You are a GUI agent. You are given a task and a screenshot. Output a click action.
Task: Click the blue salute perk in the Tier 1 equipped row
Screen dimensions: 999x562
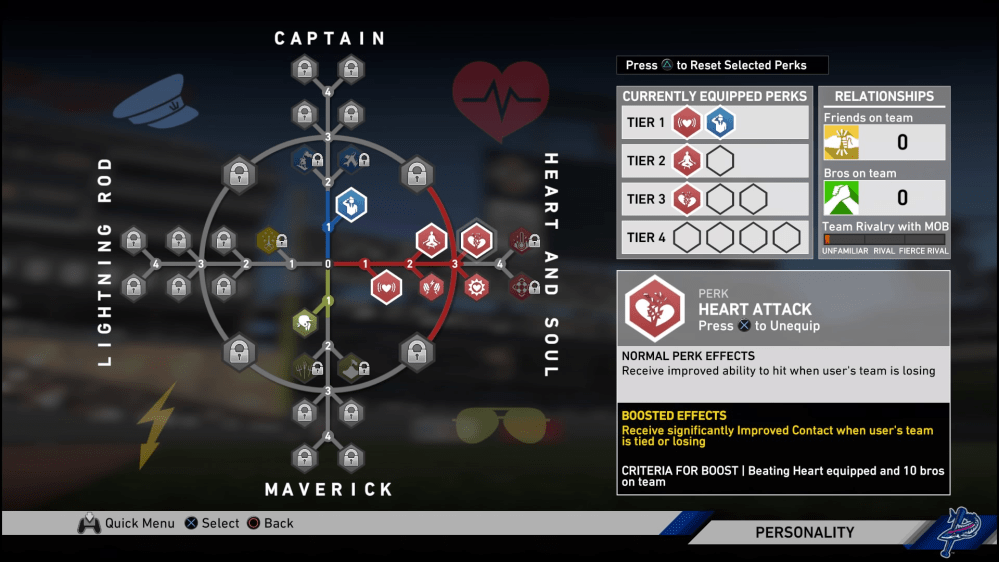point(720,122)
